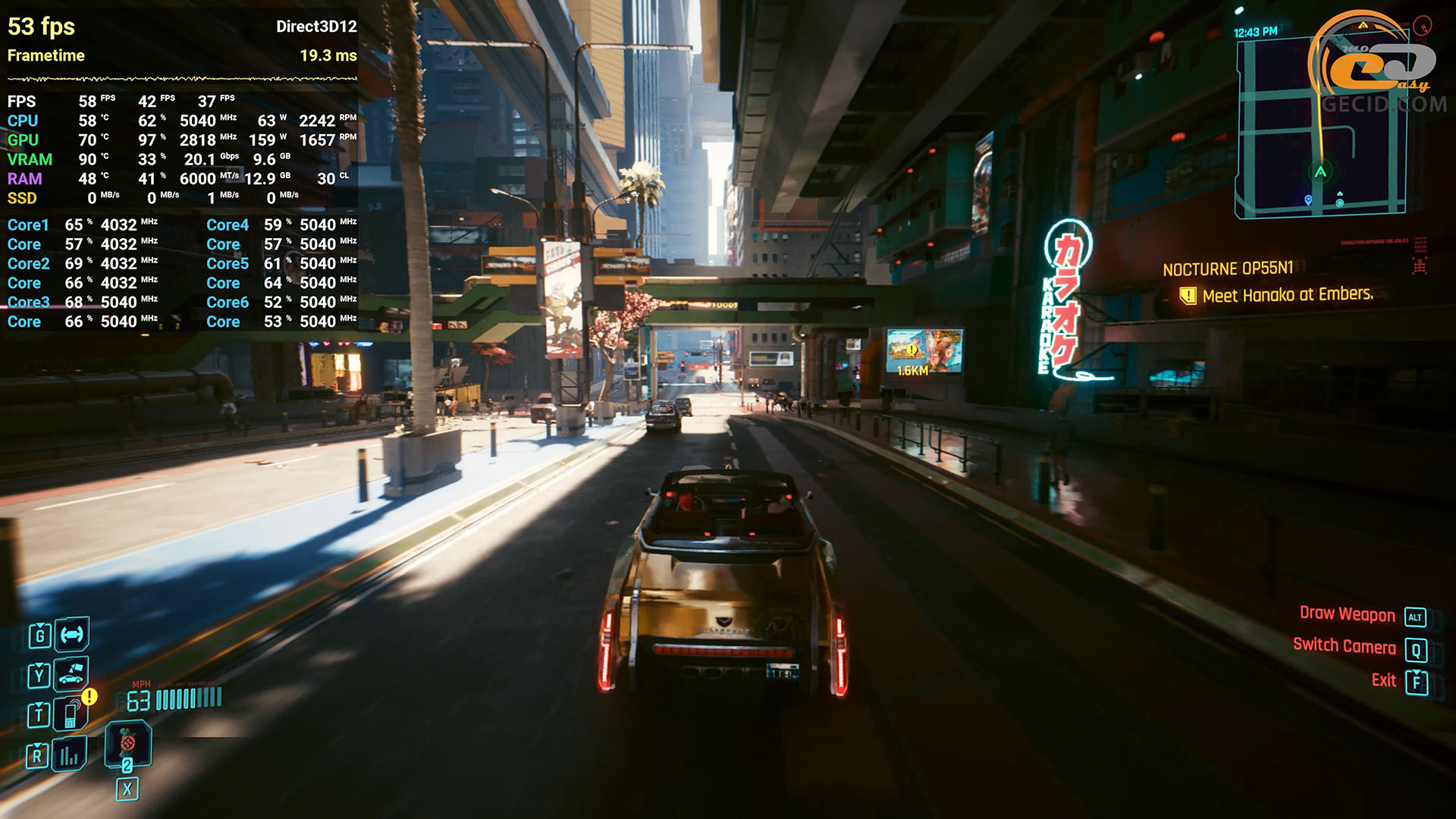This screenshot has width=1456, height=819.
Task: Open the Nocturne OP55N1 quest tracker
Action: point(1228,269)
